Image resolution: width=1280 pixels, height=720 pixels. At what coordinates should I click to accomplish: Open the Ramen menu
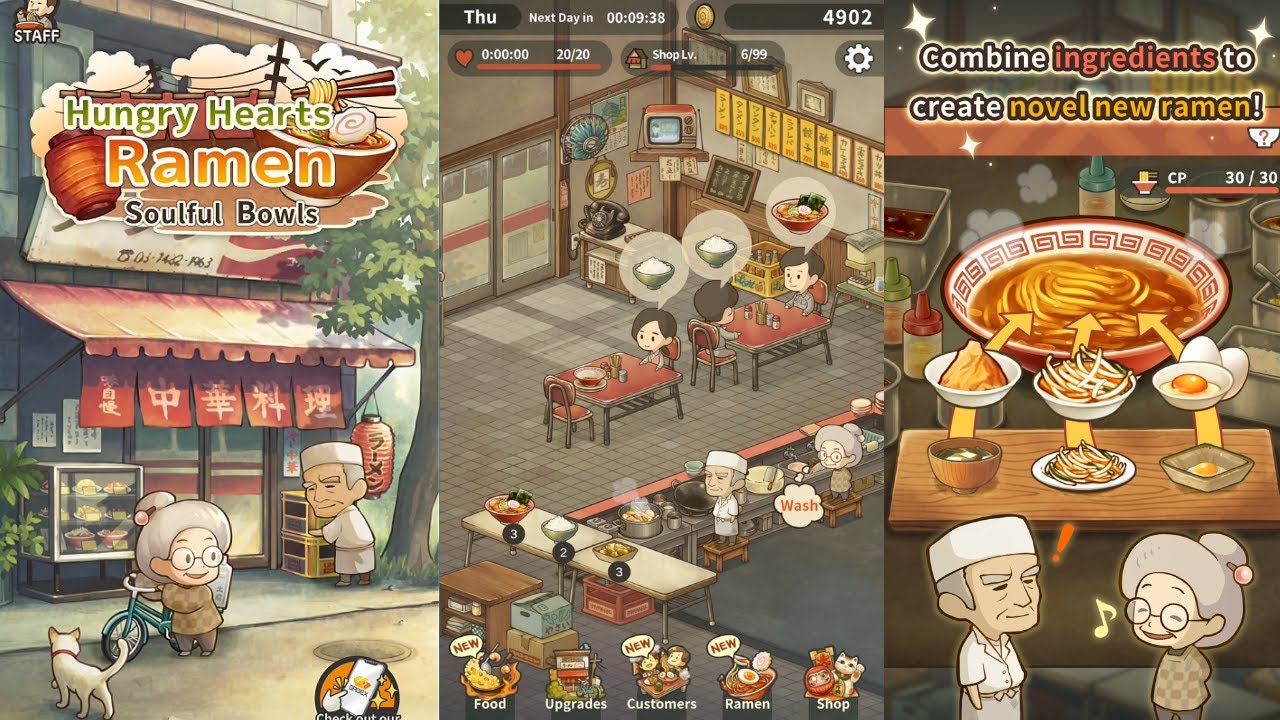pos(746,677)
